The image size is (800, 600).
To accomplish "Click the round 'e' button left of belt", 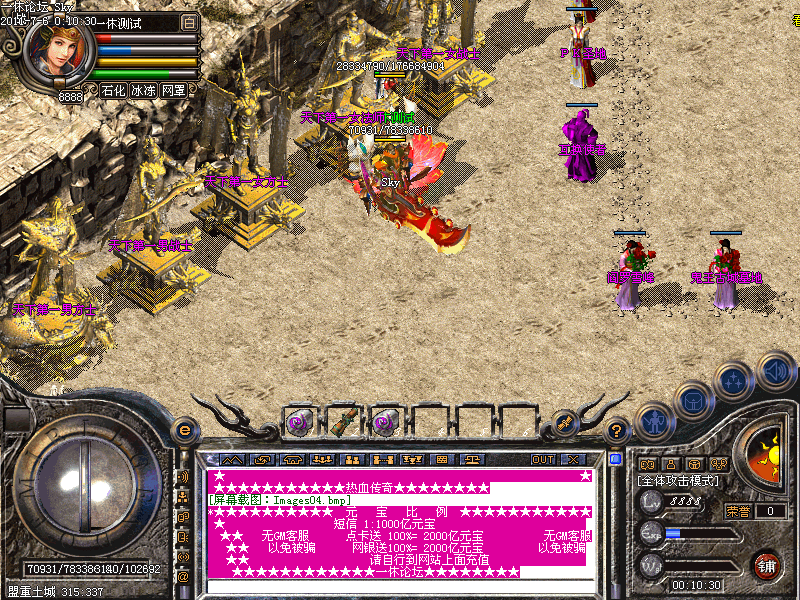I will (x=184, y=429).
